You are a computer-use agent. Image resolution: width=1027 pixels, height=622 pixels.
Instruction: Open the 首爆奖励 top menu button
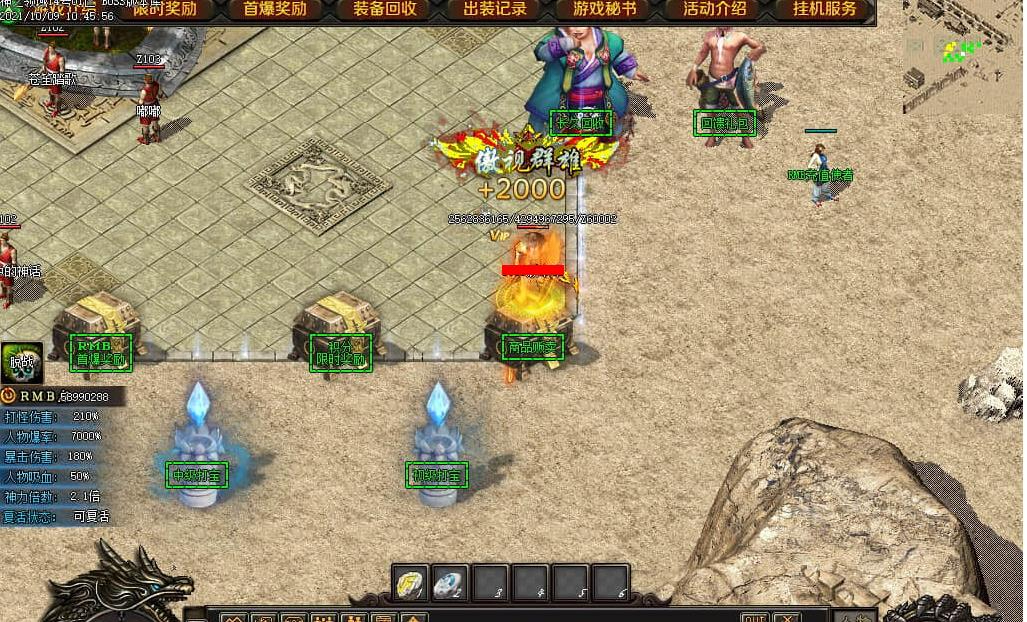pyautogui.click(x=275, y=10)
